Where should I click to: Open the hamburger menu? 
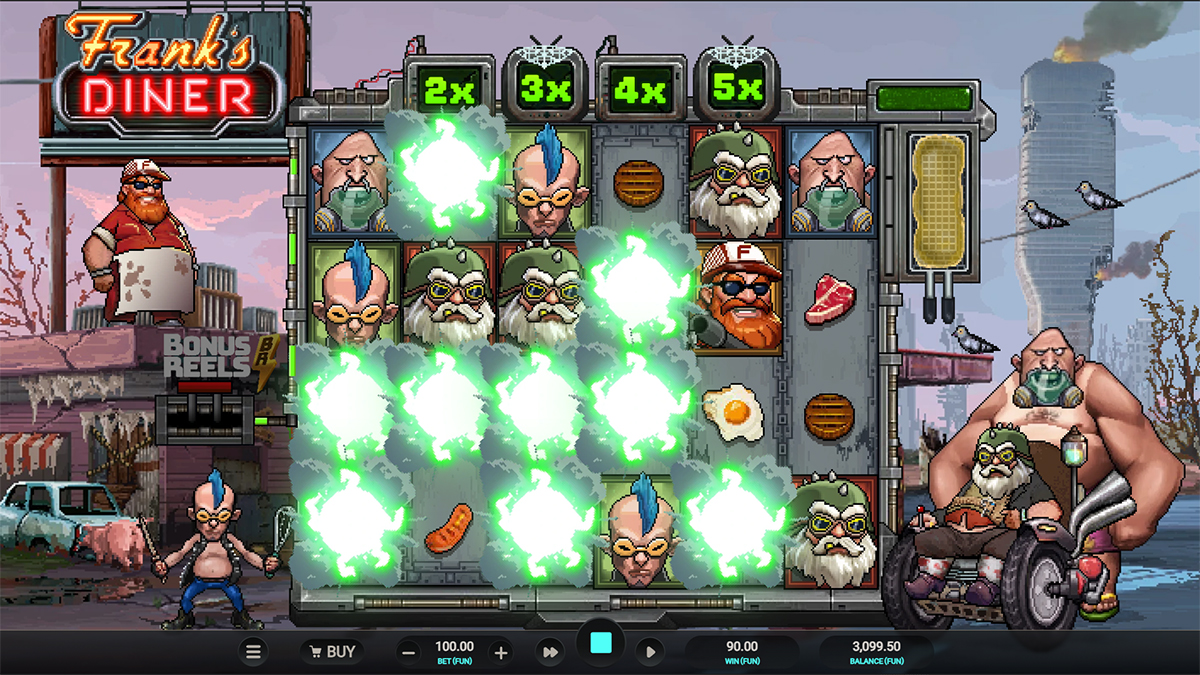point(254,652)
